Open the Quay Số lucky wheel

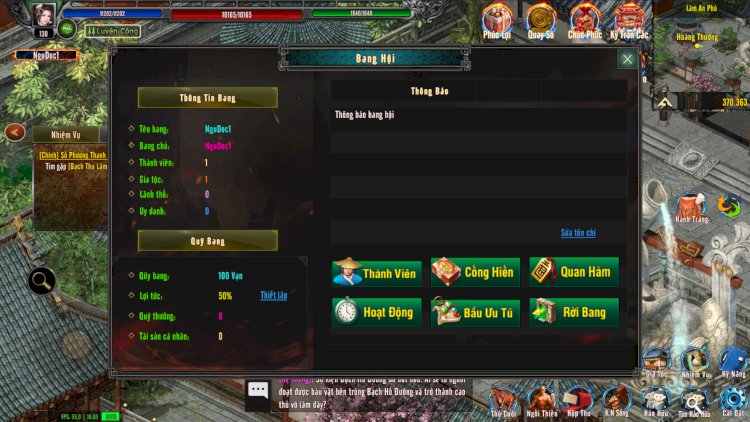pyautogui.click(x=541, y=18)
